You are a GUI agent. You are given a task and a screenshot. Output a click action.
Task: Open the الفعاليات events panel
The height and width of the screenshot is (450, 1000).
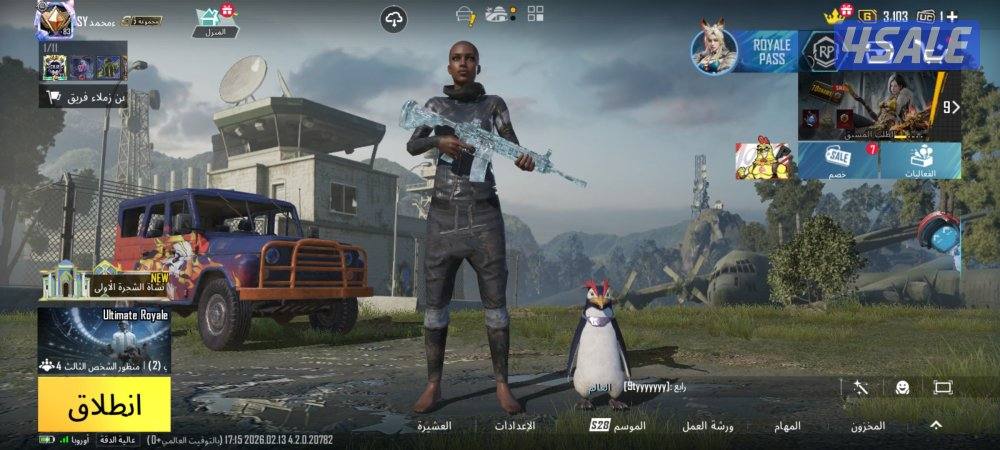coord(921,160)
